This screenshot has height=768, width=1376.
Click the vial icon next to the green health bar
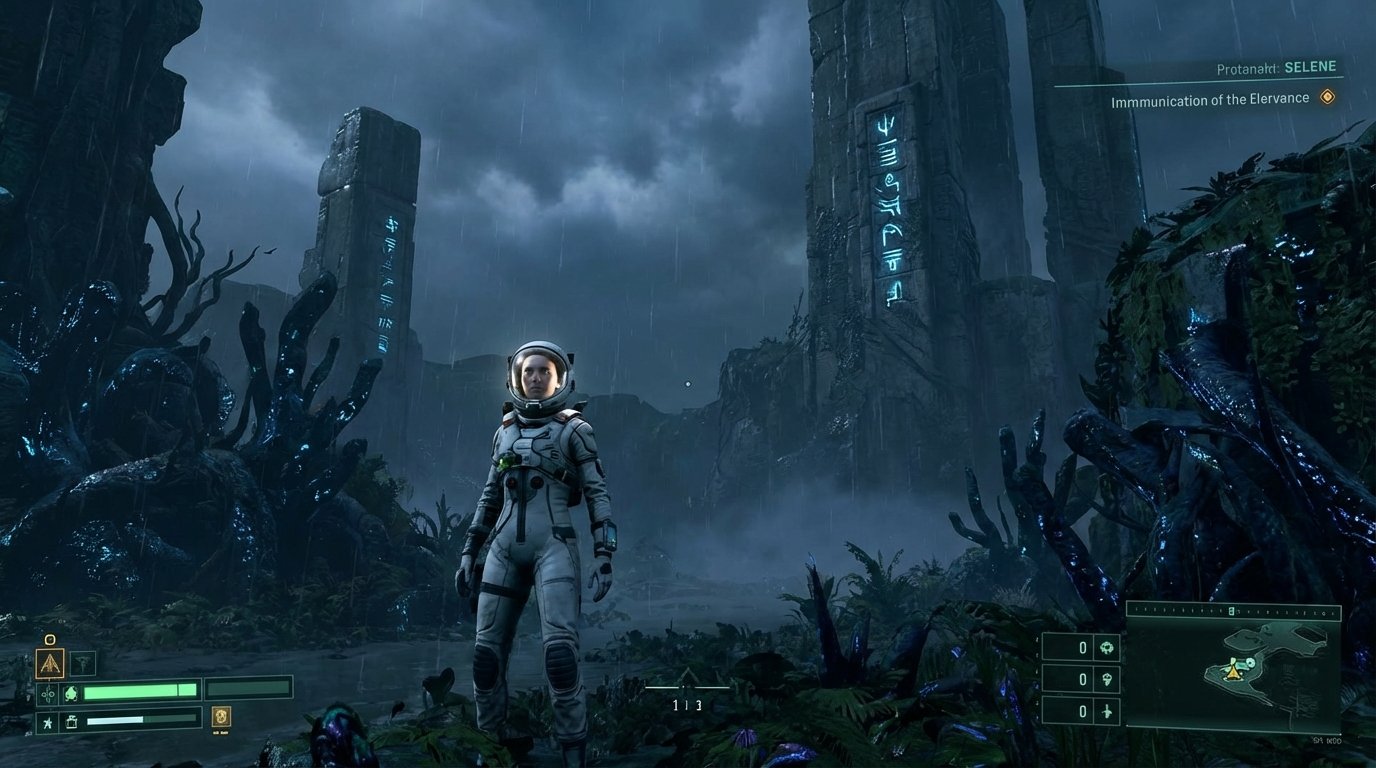click(x=73, y=693)
